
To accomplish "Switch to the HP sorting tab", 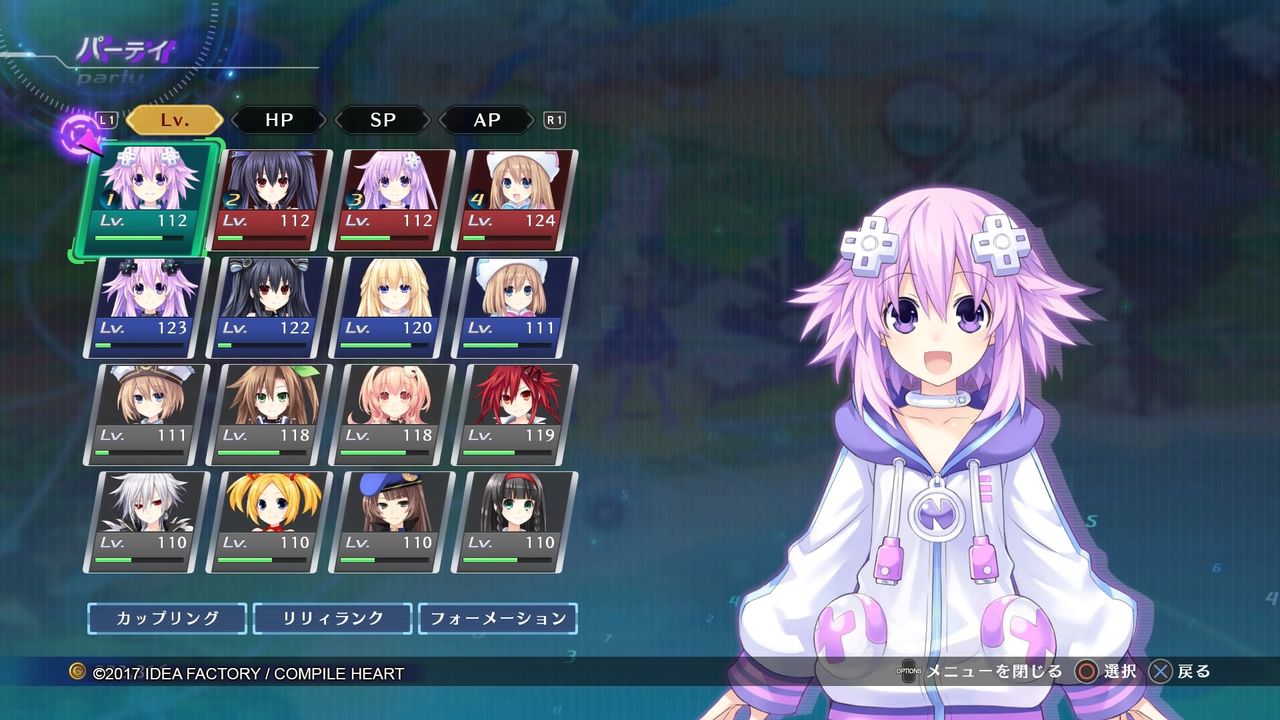I will pos(279,120).
